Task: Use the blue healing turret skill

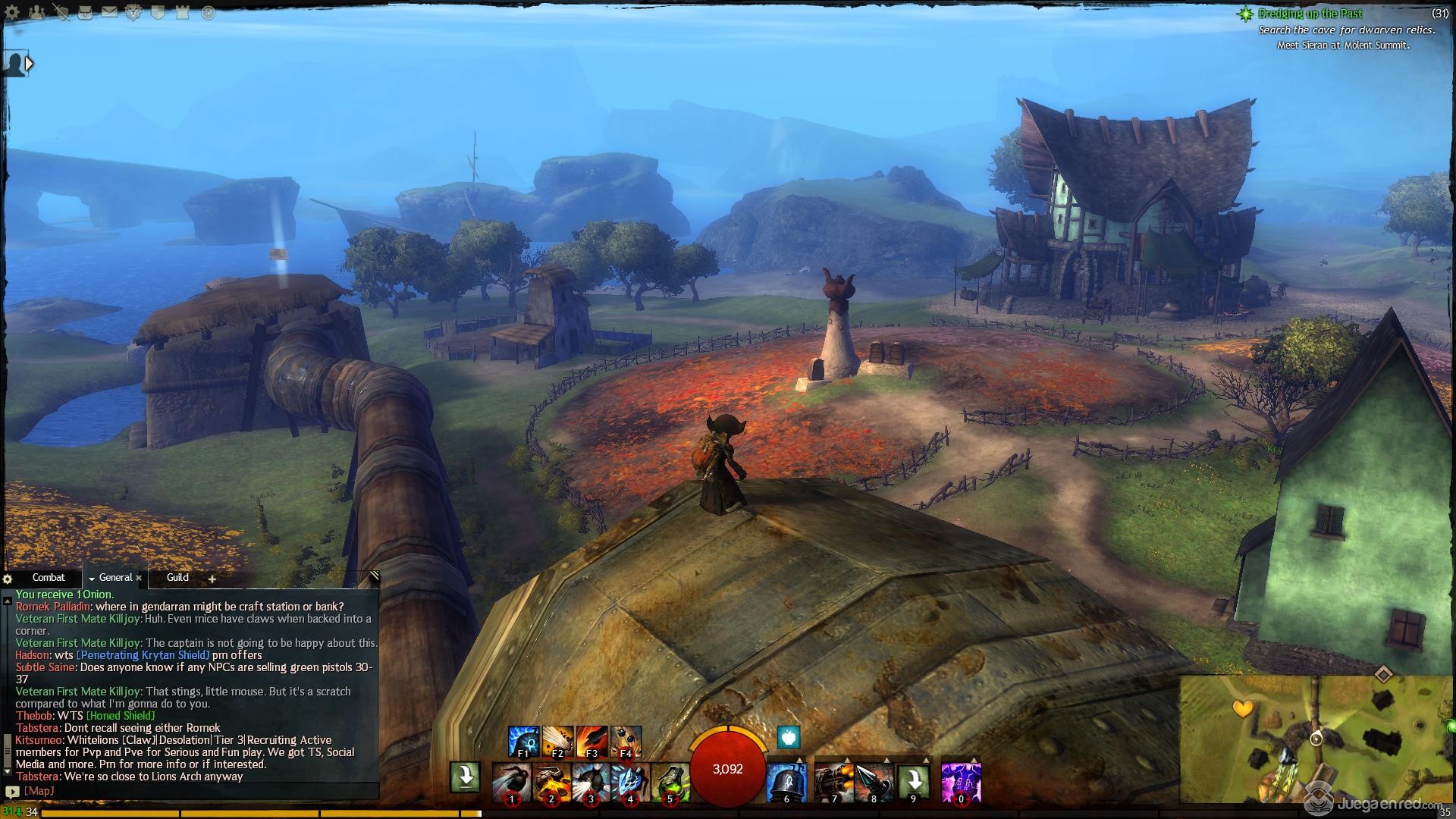Action: [x=786, y=781]
